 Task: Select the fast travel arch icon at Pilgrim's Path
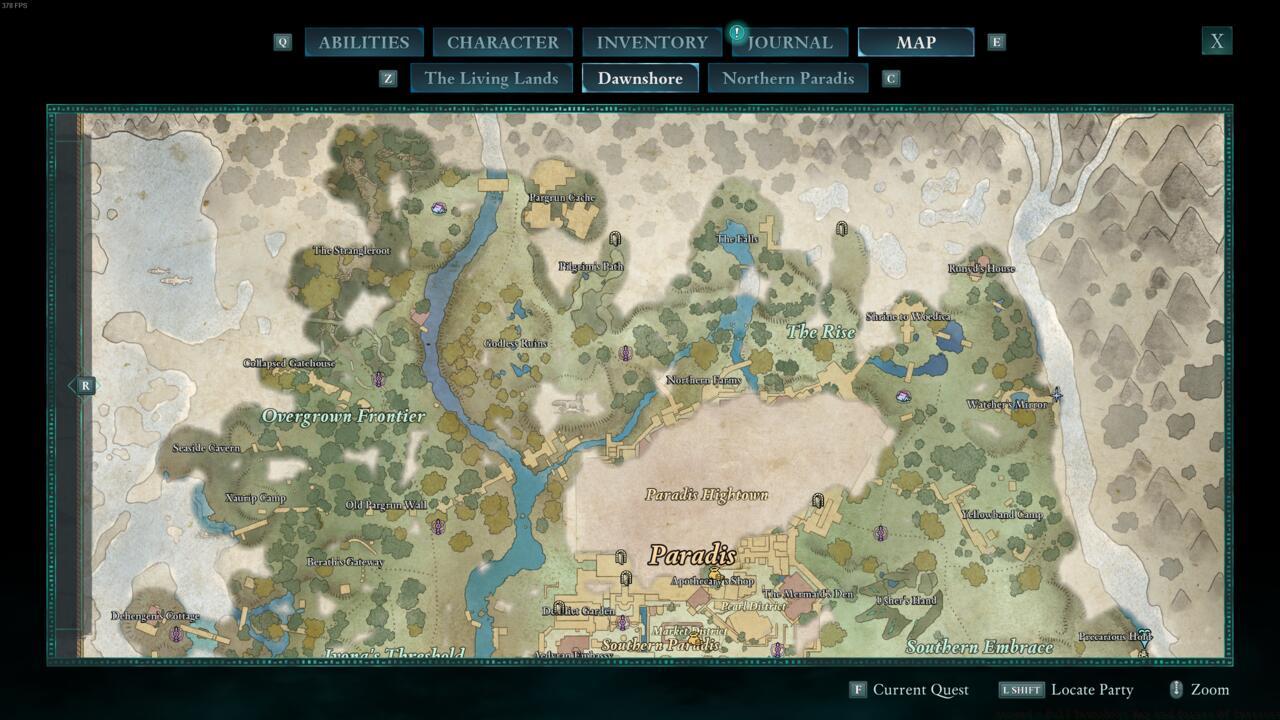pos(614,239)
